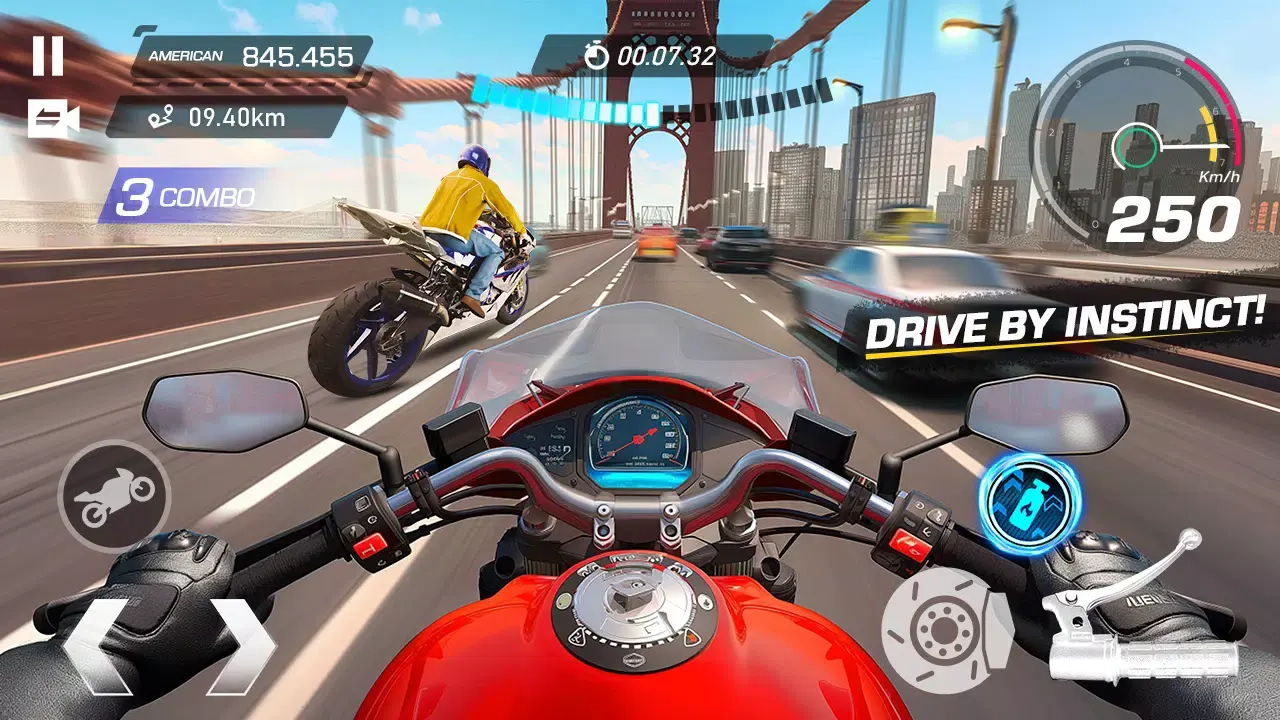Screen dimensions: 1280x720
Task: Steer left with the left arrow
Action: [x=97, y=645]
